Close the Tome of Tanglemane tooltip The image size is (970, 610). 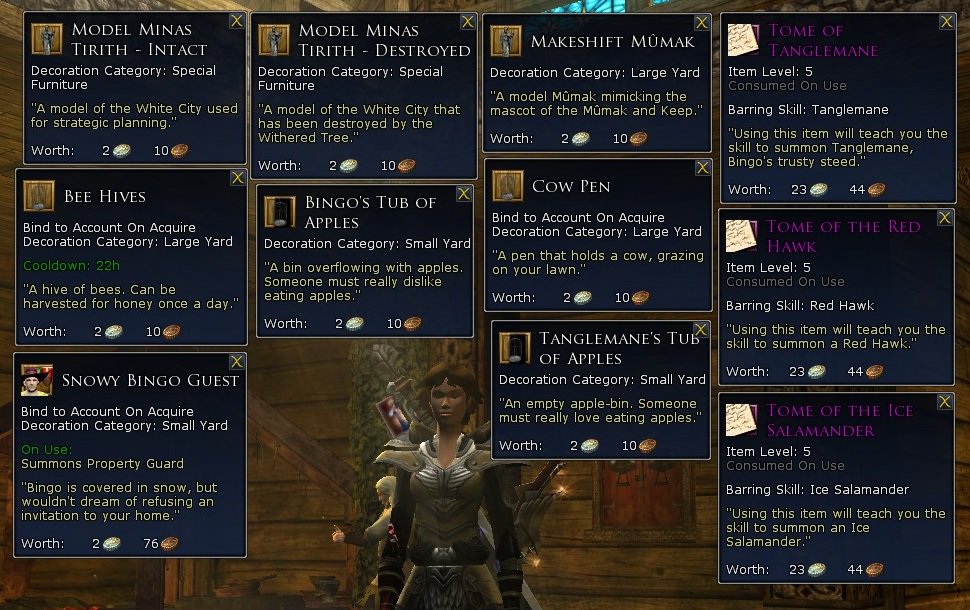pyautogui.click(x=945, y=21)
